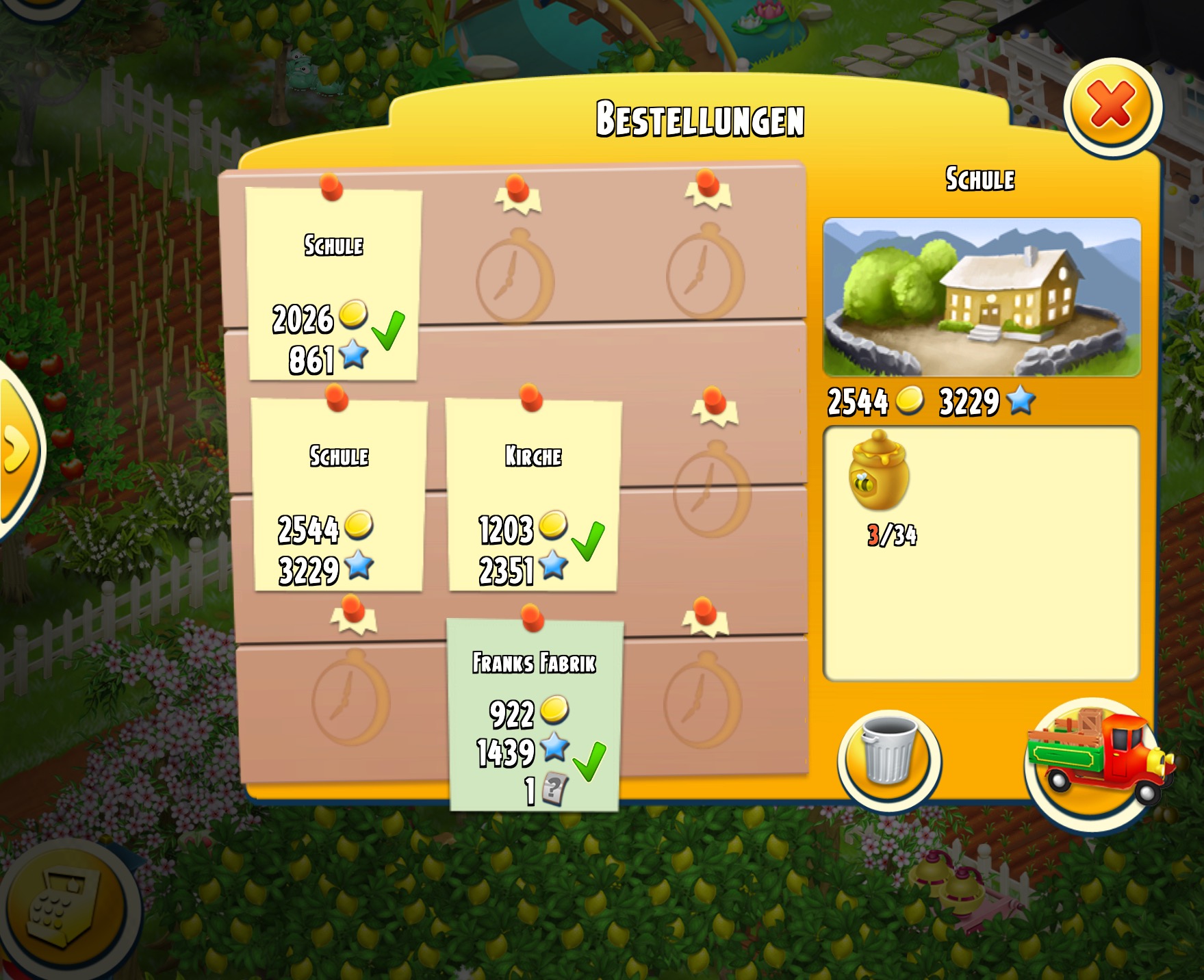Open the Franks Fabrik order note
Viewport: 1204px width, 980px height.
(534, 715)
